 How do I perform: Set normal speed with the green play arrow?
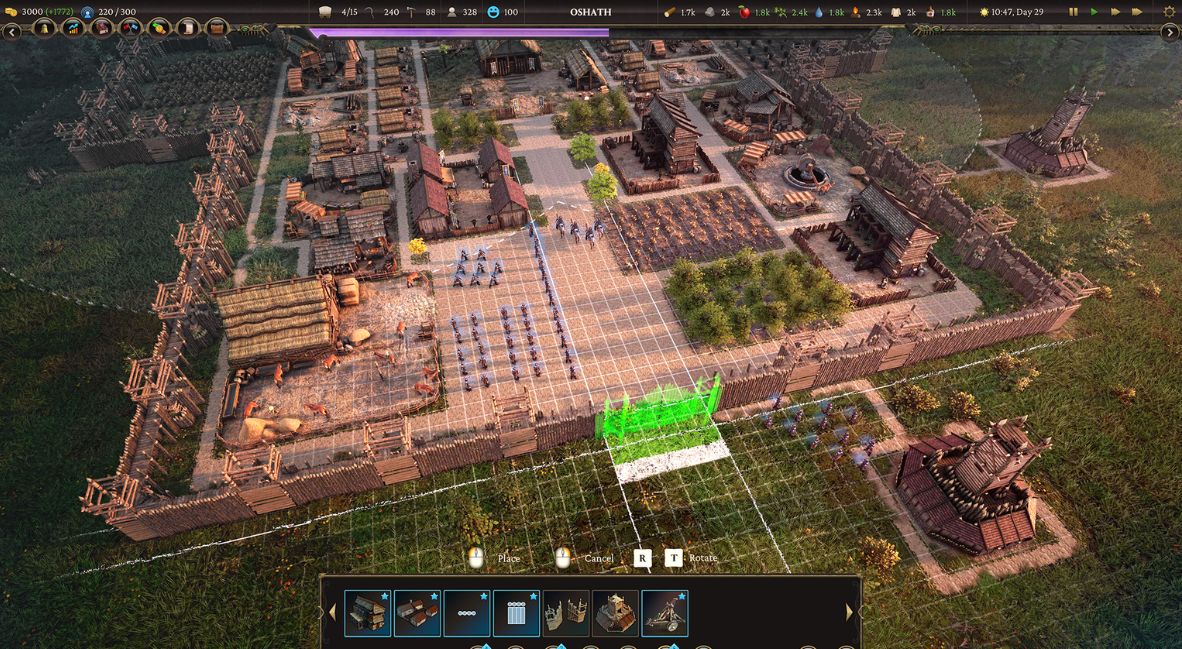[1094, 12]
